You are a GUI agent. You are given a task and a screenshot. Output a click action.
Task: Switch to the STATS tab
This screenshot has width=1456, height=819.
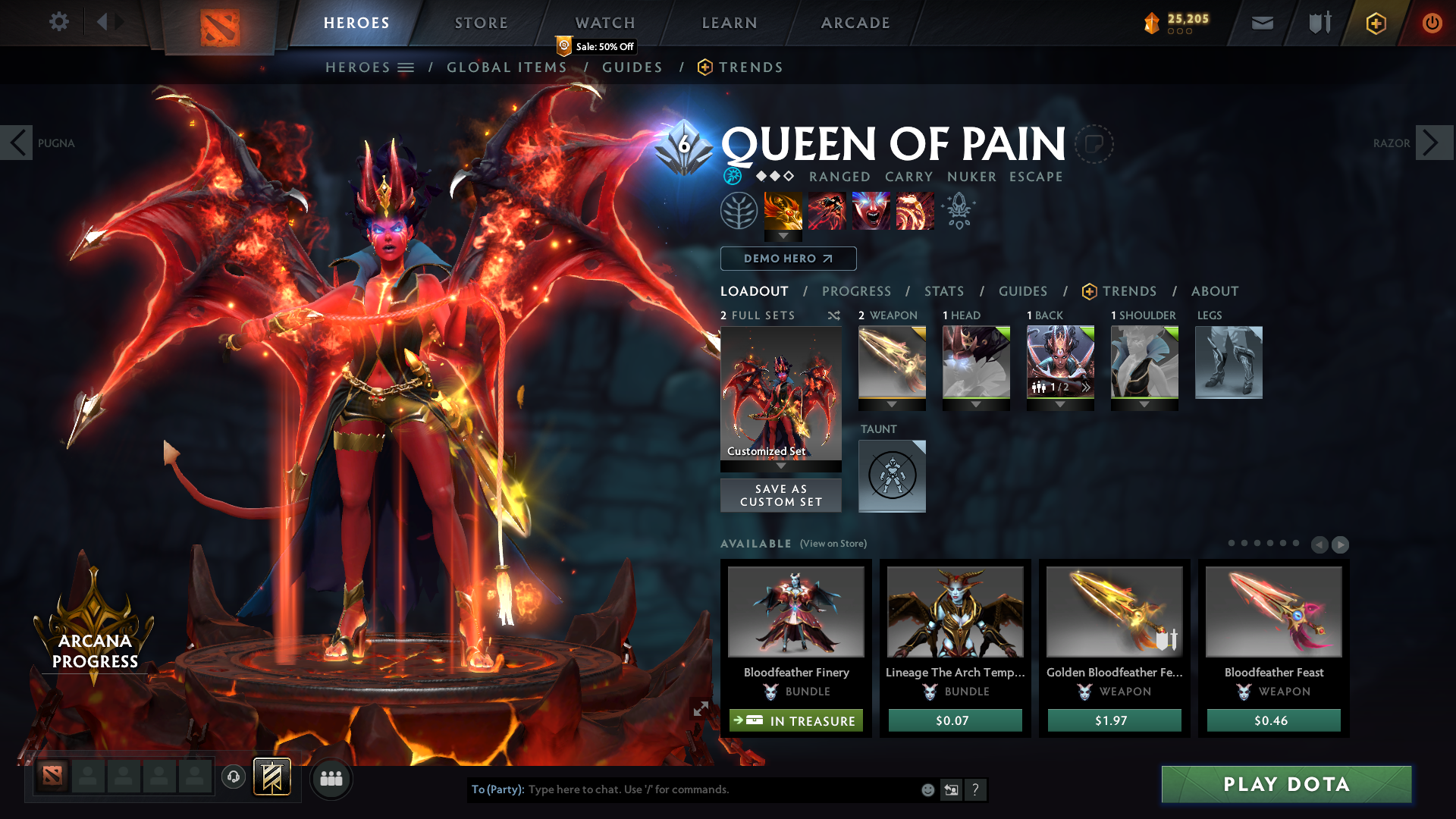[943, 290]
